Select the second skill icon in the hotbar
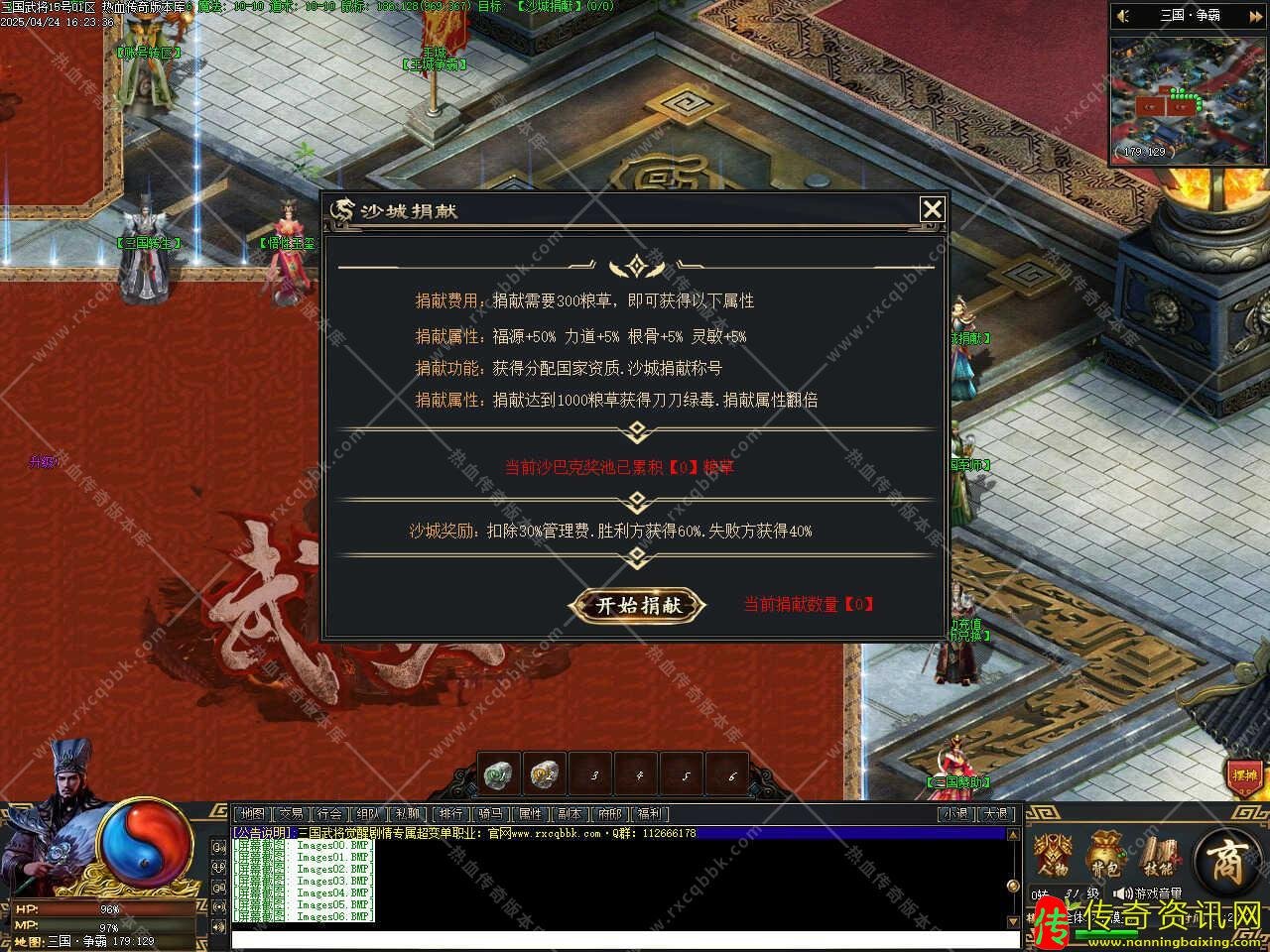The width and height of the screenshot is (1270, 952). (543, 773)
